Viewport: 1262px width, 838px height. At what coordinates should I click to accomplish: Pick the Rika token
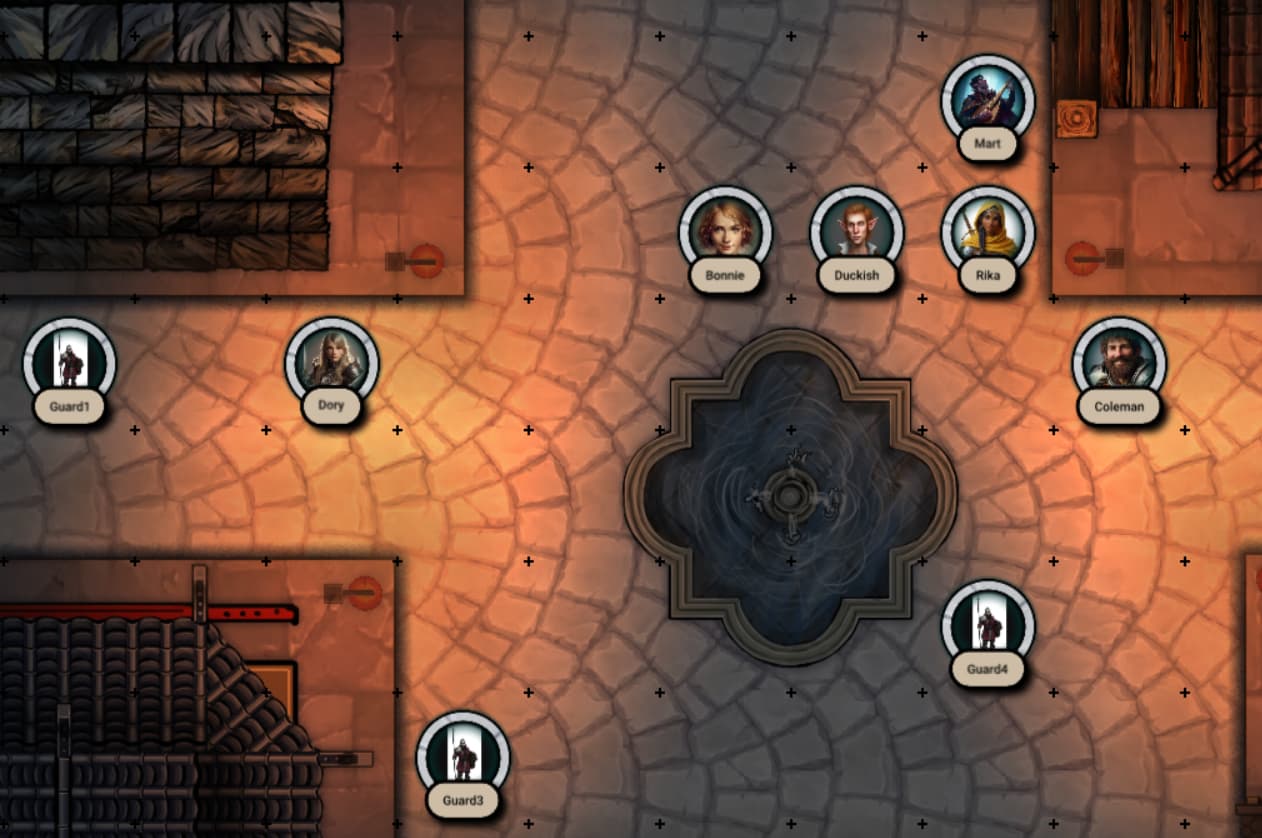tap(988, 232)
